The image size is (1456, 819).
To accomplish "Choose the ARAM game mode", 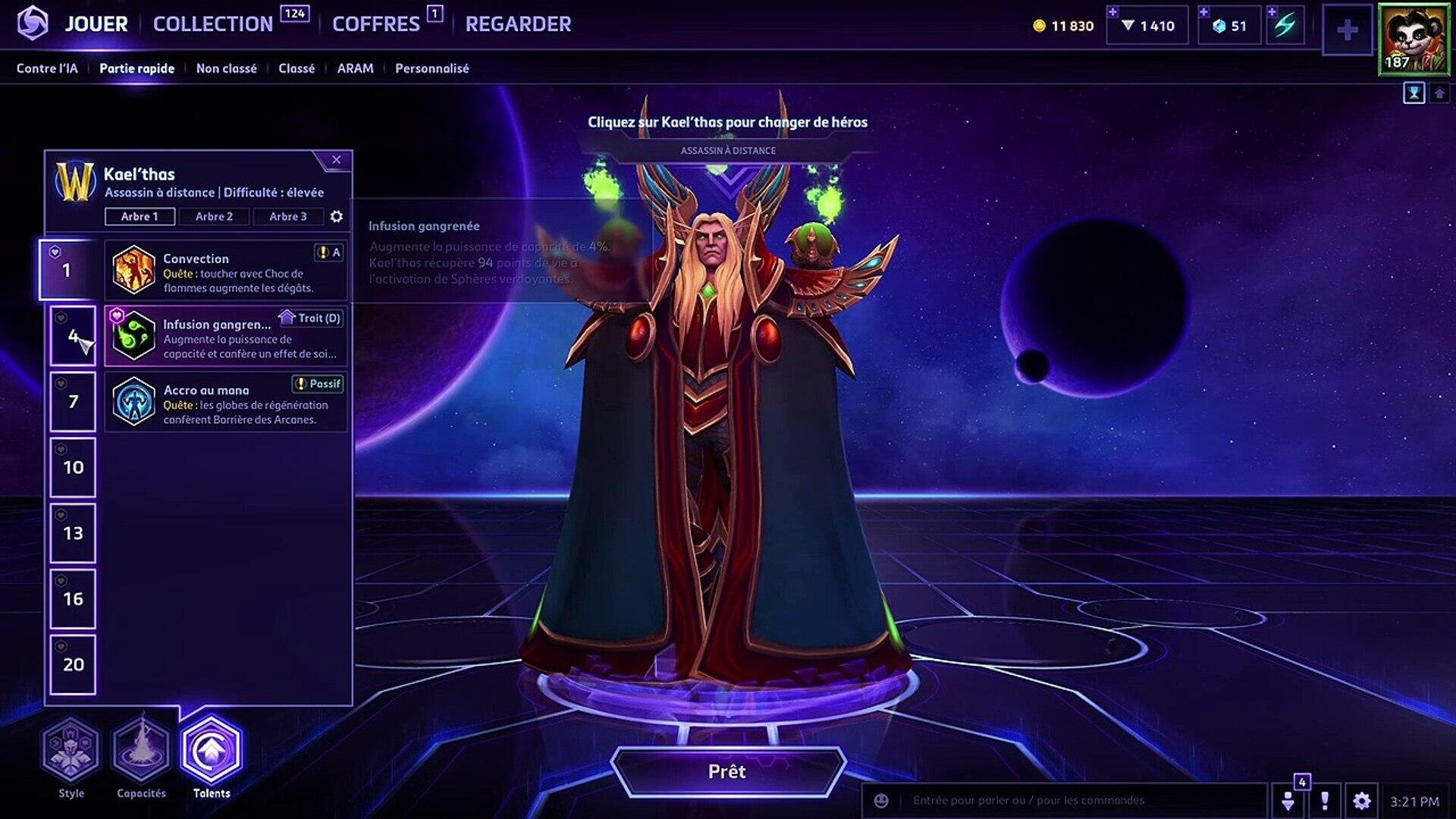I will click(355, 68).
